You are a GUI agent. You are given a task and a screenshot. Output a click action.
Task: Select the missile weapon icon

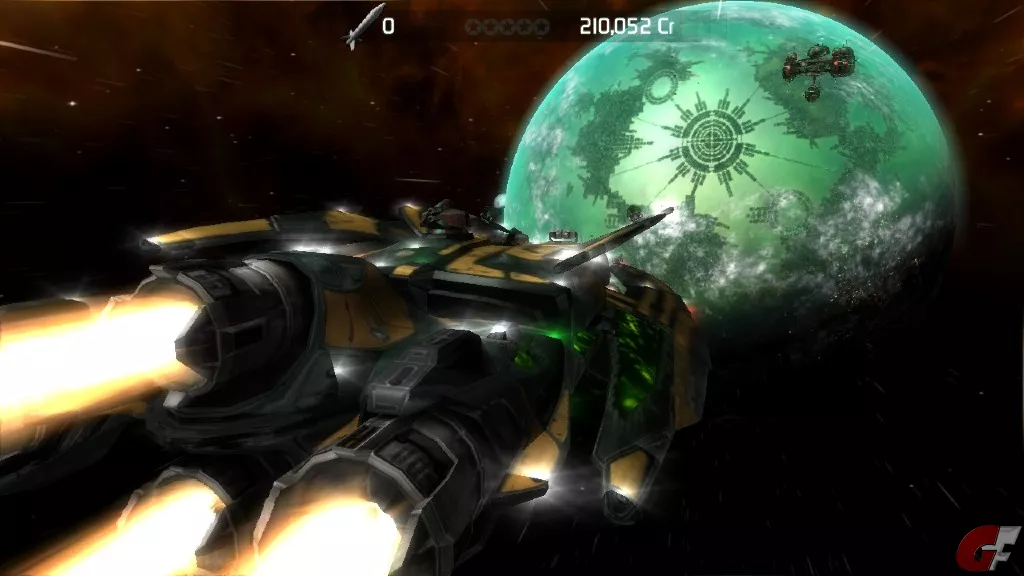click(362, 26)
